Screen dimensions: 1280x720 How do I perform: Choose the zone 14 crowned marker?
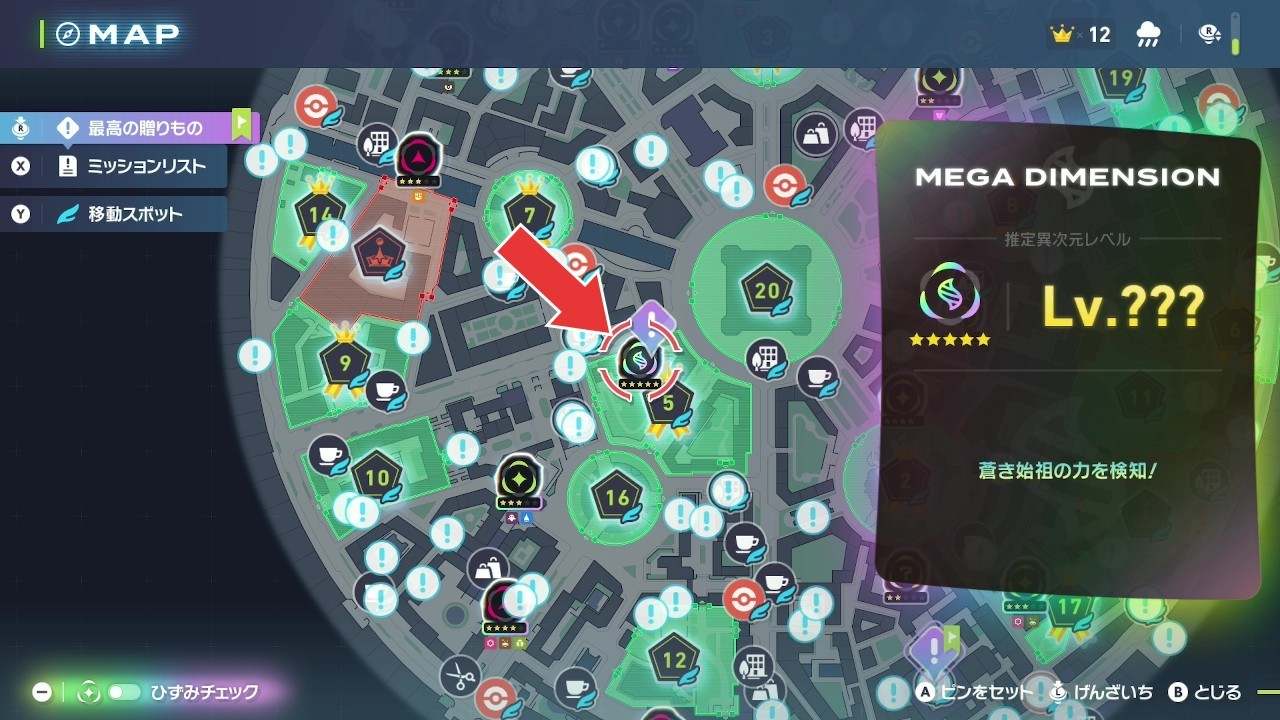coord(321,213)
